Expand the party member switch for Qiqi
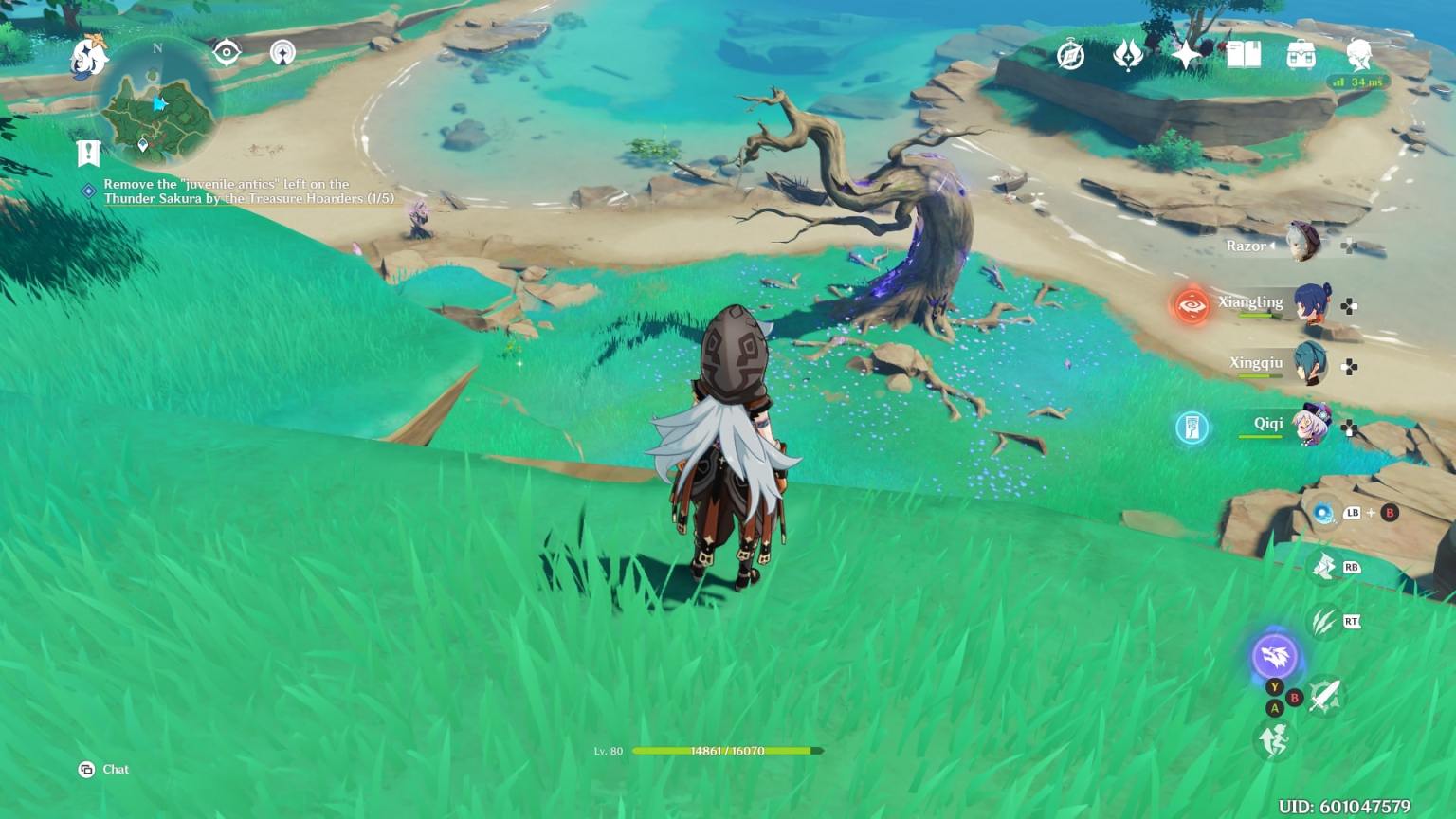The image size is (1456, 819). pyautogui.click(x=1349, y=425)
